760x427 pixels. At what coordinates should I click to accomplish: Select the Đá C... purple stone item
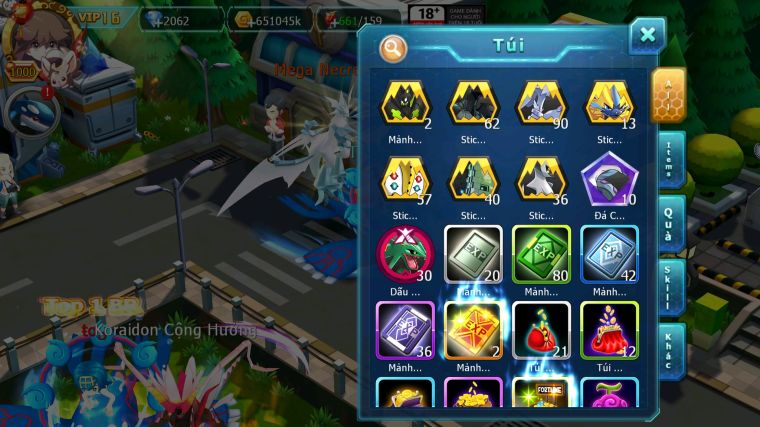[609, 181]
